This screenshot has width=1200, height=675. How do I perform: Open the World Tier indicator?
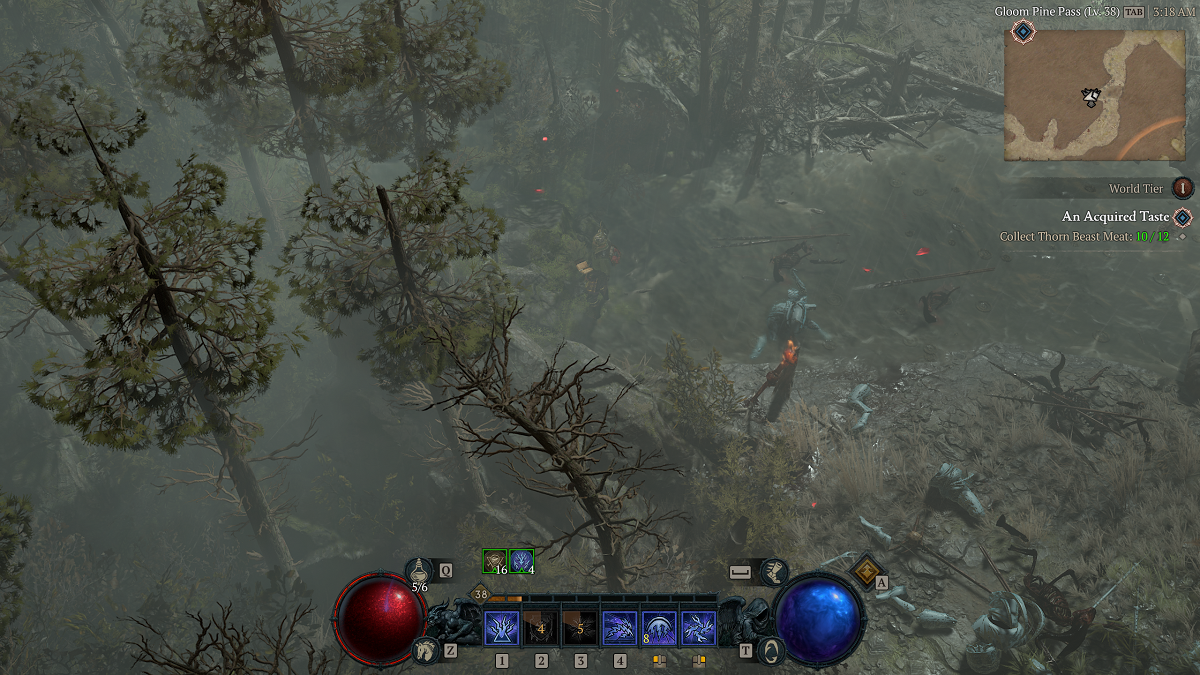(1183, 188)
